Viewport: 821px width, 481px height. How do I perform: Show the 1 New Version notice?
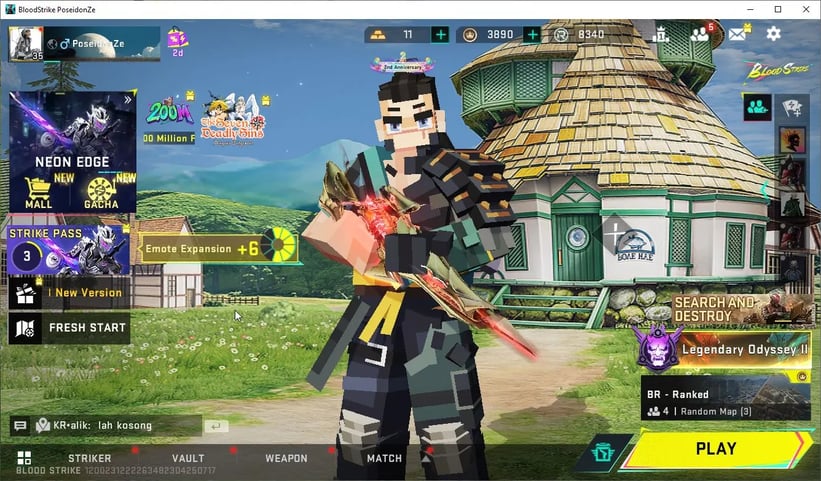68,293
